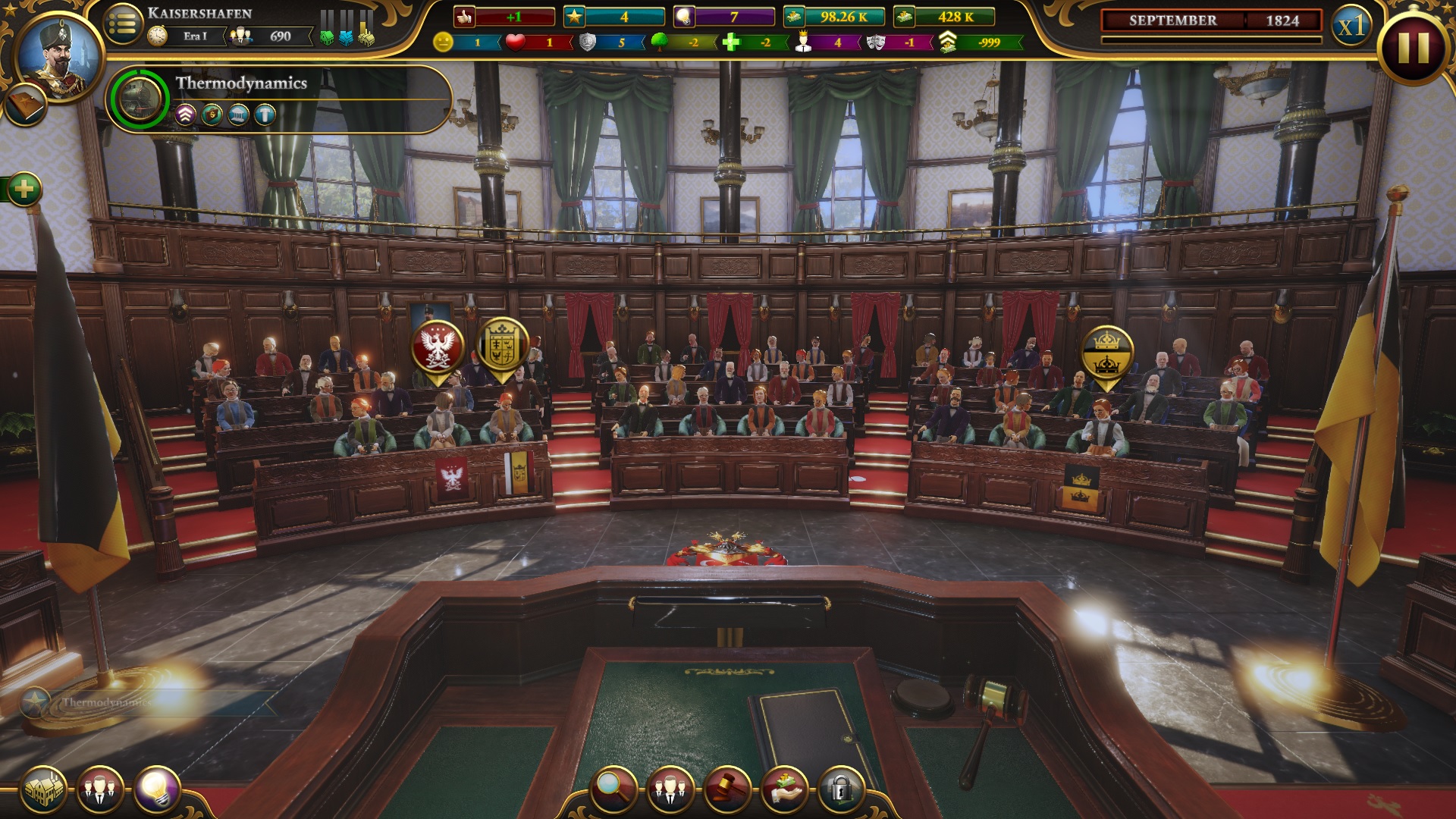The width and height of the screenshot is (1456, 819).
Task: Open the Thermodynamics research locomotive icon
Action: tap(140, 99)
